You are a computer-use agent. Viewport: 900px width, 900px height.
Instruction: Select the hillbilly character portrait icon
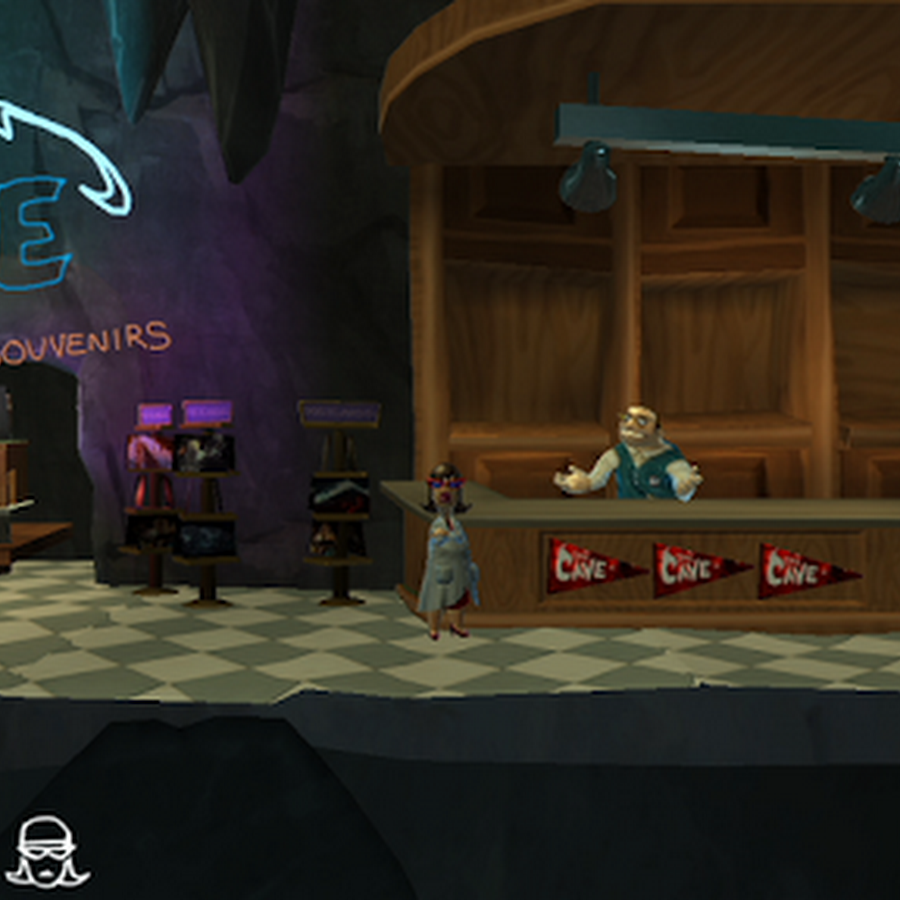(x=47, y=851)
